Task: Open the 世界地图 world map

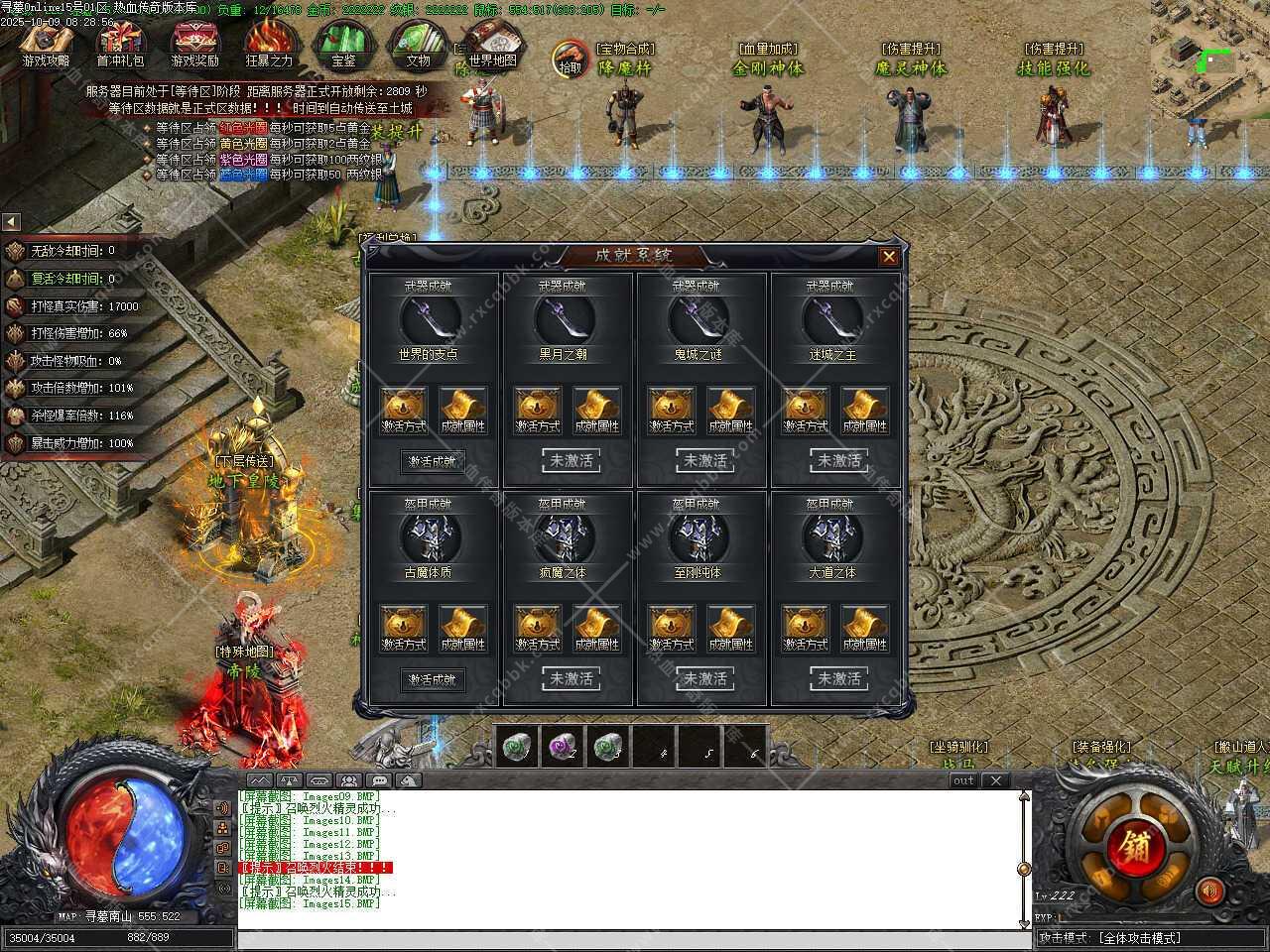Action: (492, 43)
